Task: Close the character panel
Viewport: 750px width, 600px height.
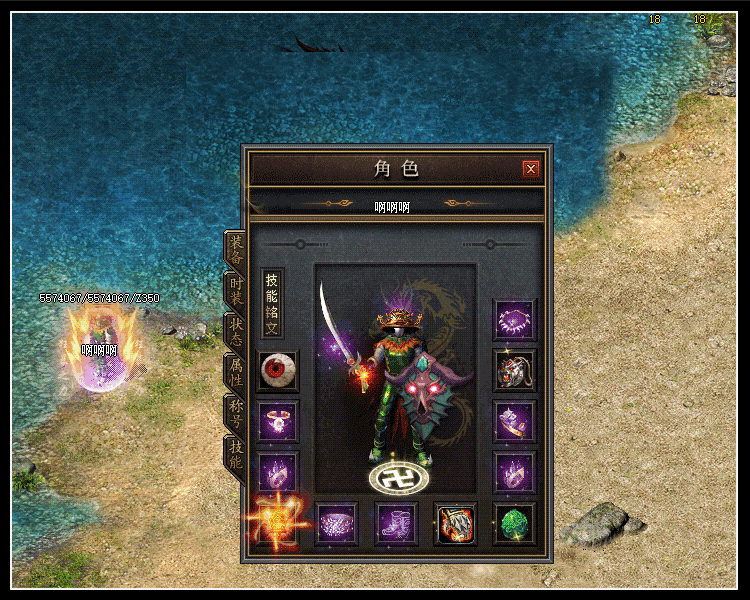Action: [531, 169]
